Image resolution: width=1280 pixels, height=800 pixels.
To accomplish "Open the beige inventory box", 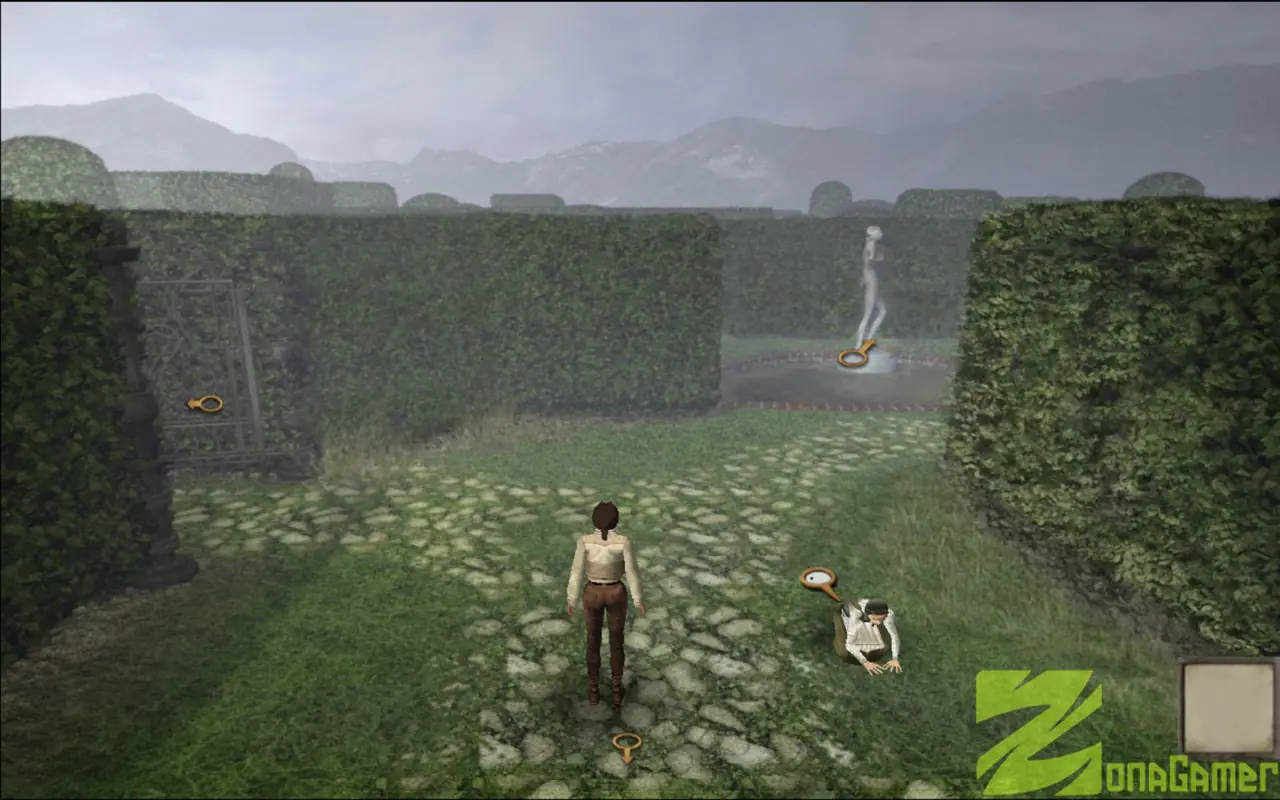I will click(1228, 708).
